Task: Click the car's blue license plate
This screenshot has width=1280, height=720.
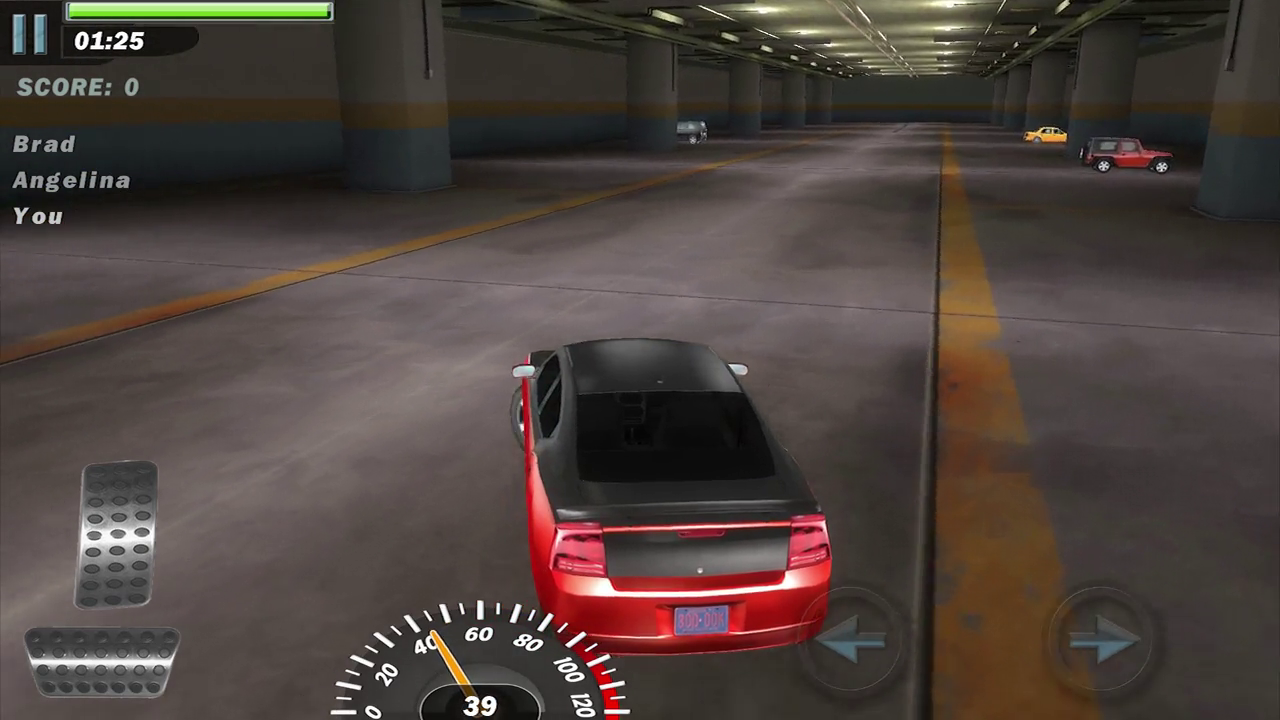Action: point(702,620)
